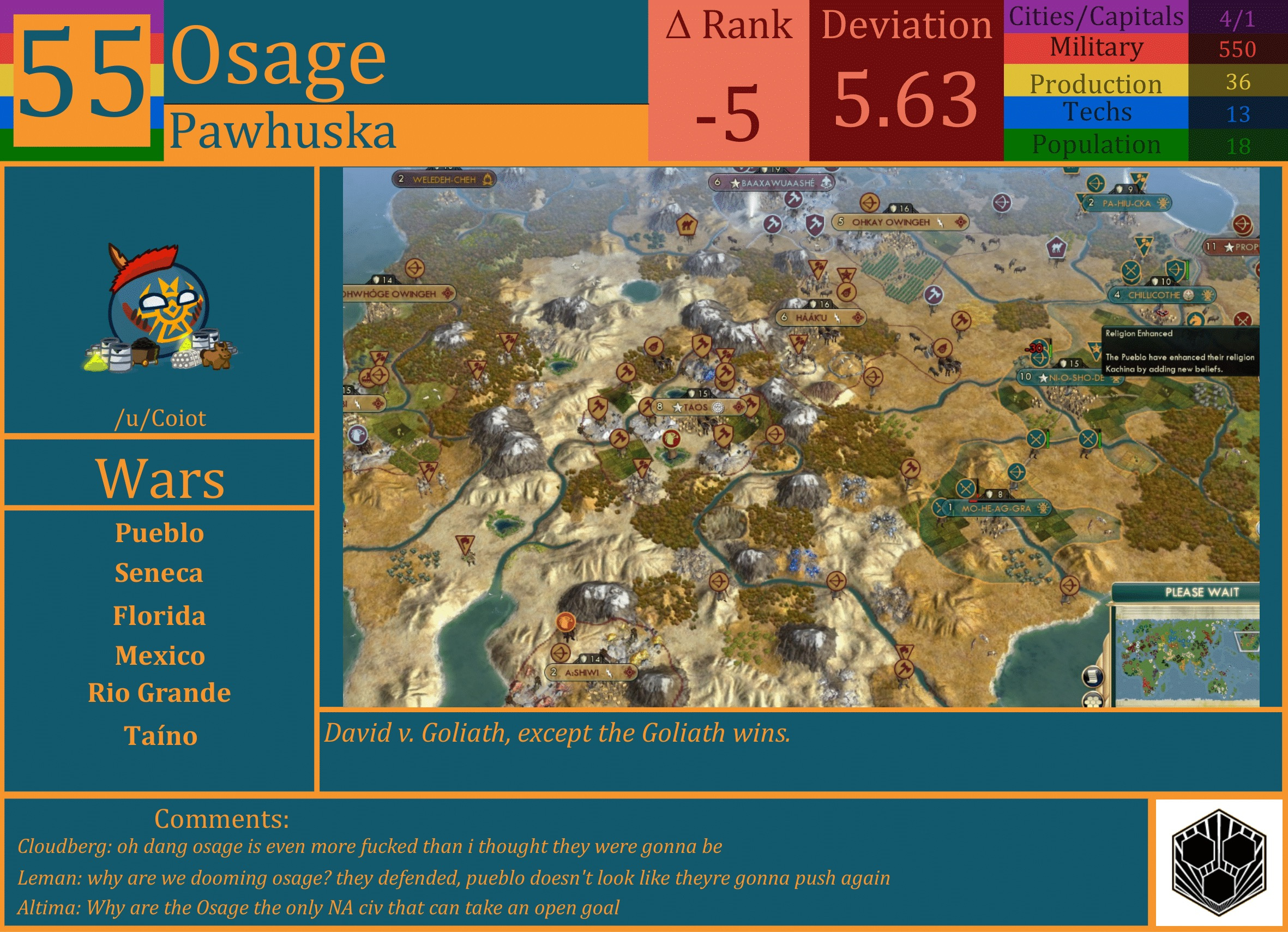Select the Comments section heading
Screen dimensions: 1288x932
click(221, 819)
